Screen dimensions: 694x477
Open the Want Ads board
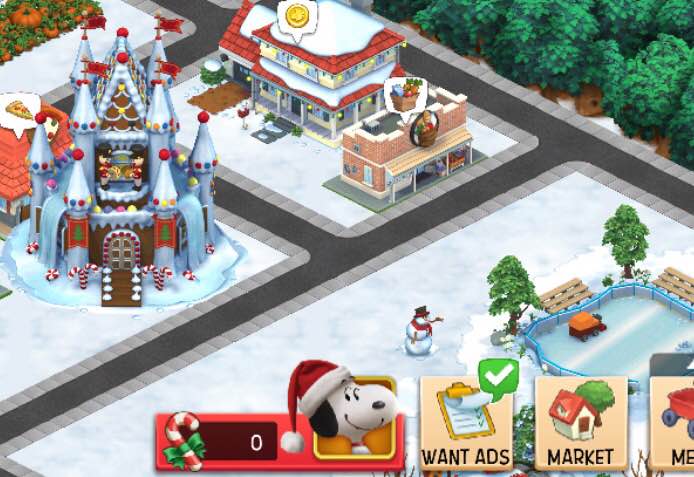coord(465,423)
